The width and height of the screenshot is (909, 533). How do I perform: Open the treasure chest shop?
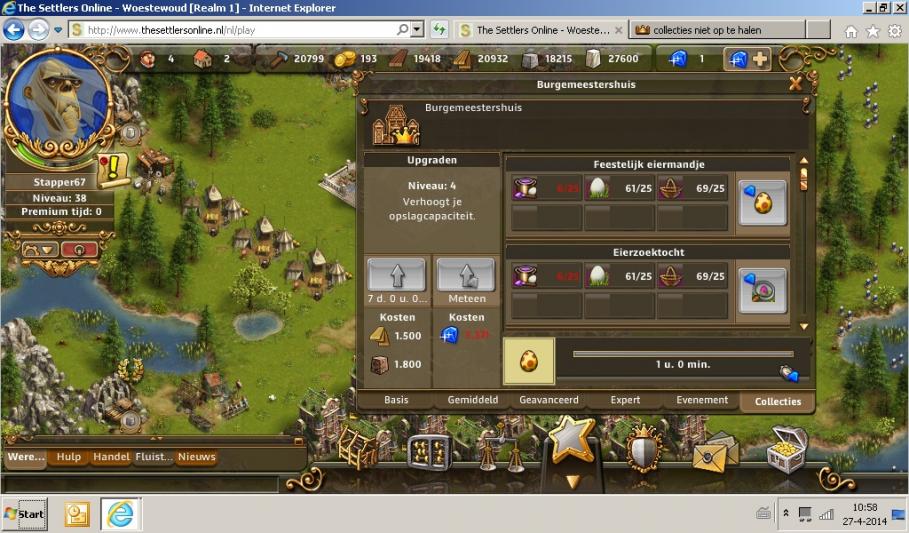click(x=787, y=449)
